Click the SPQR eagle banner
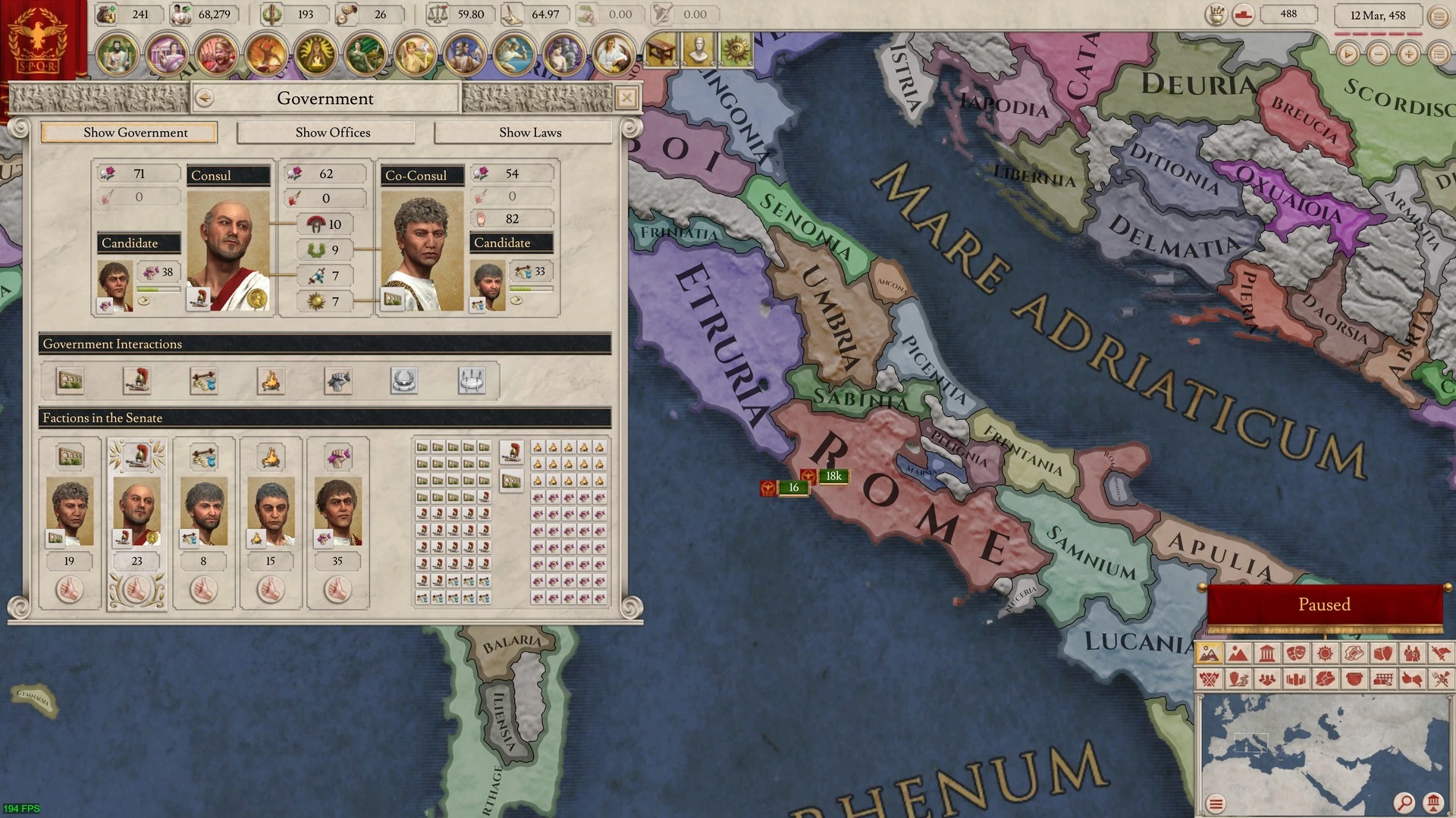 [38, 39]
